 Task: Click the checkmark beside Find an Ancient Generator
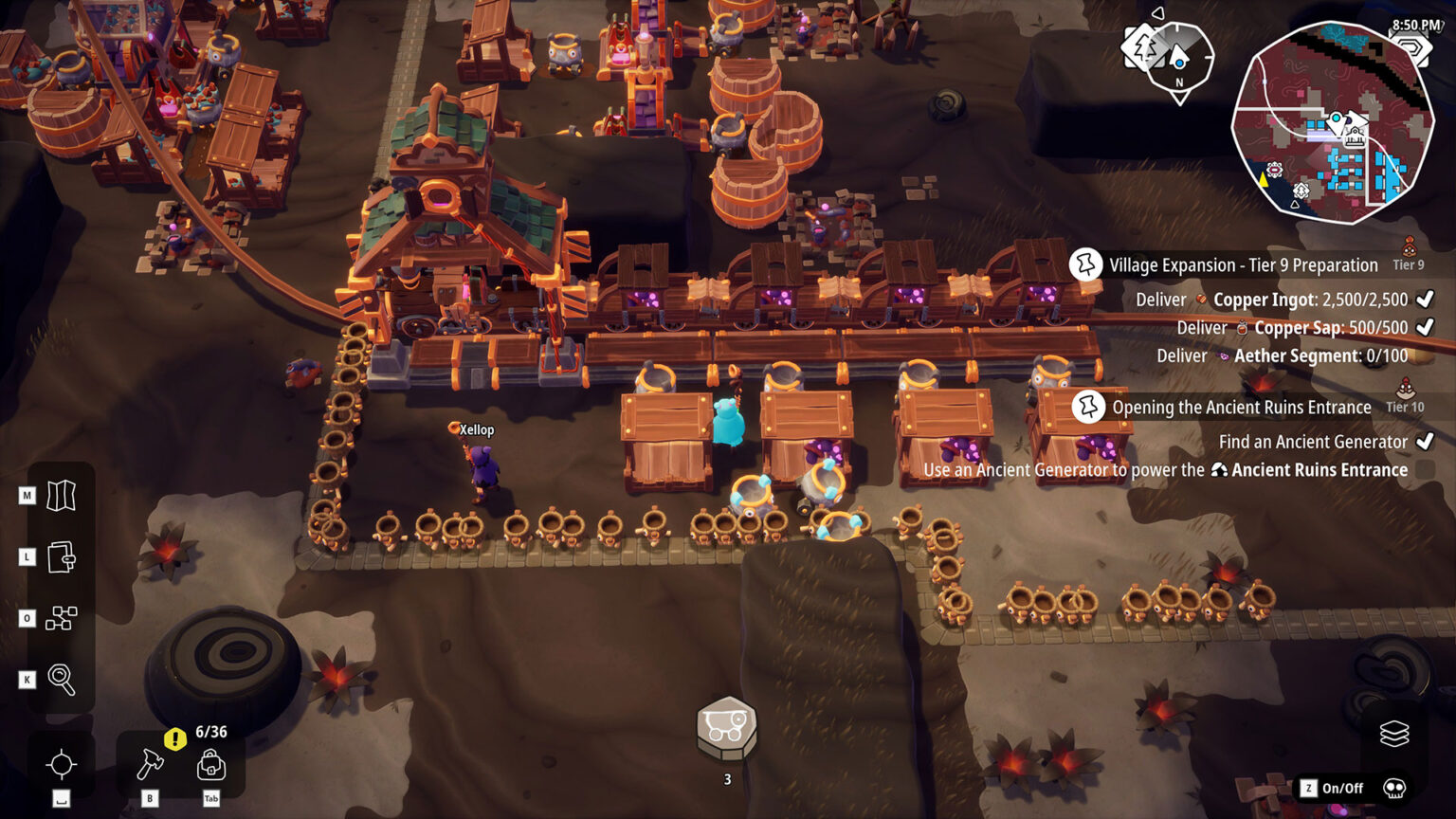(1425, 442)
